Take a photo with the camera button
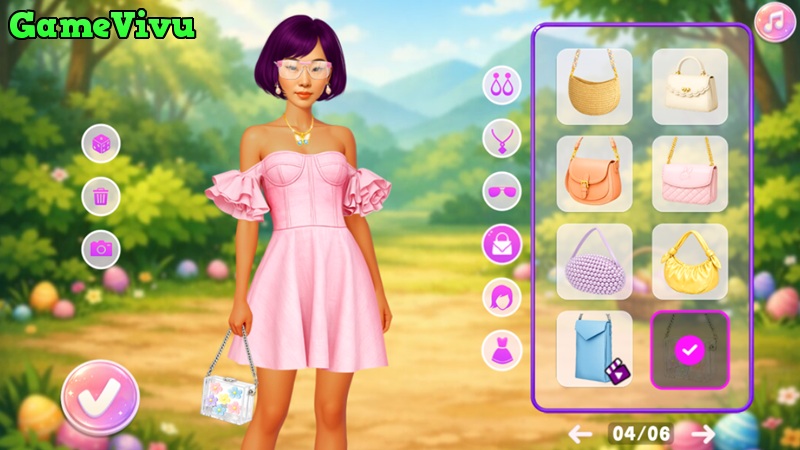 click(x=101, y=248)
